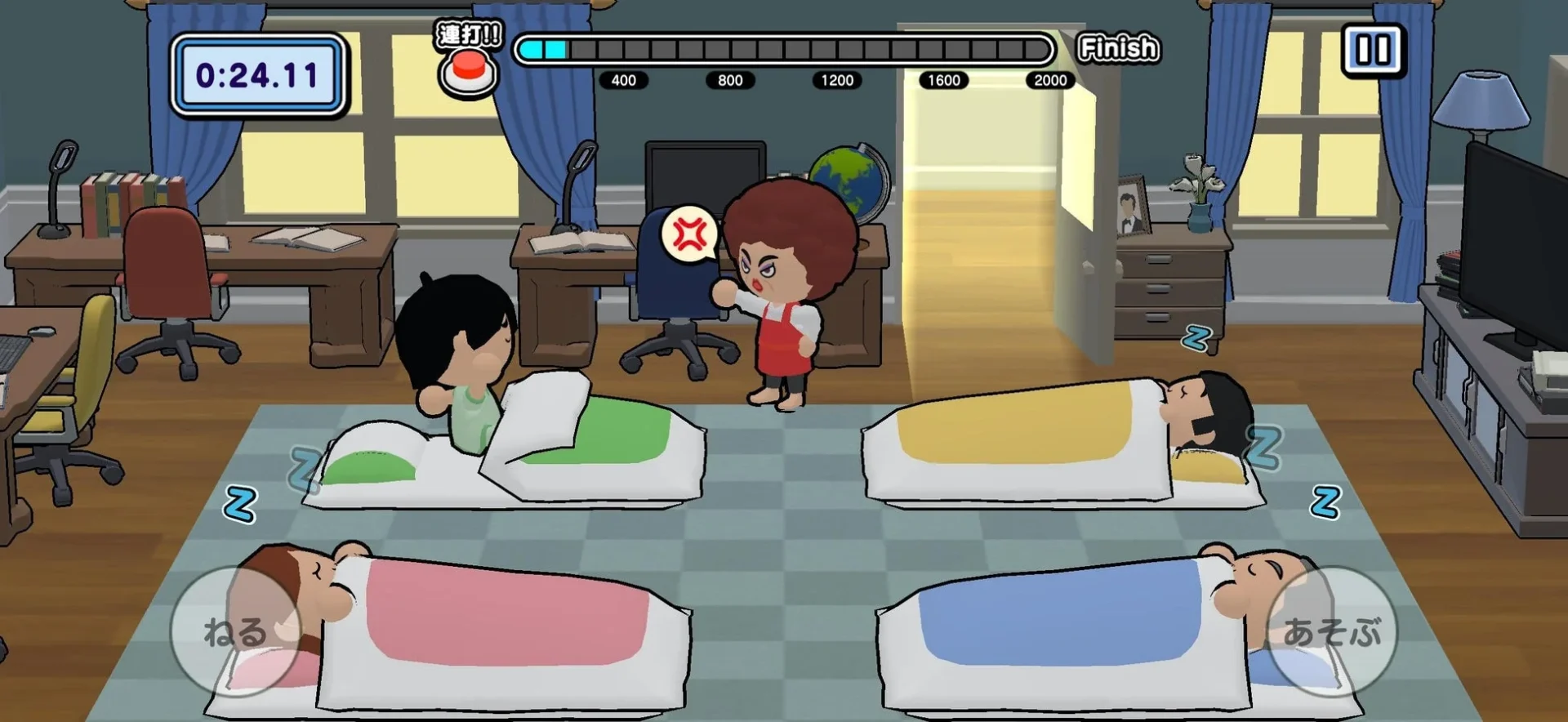Click the 400 milestone marker

pyautogui.click(x=625, y=80)
